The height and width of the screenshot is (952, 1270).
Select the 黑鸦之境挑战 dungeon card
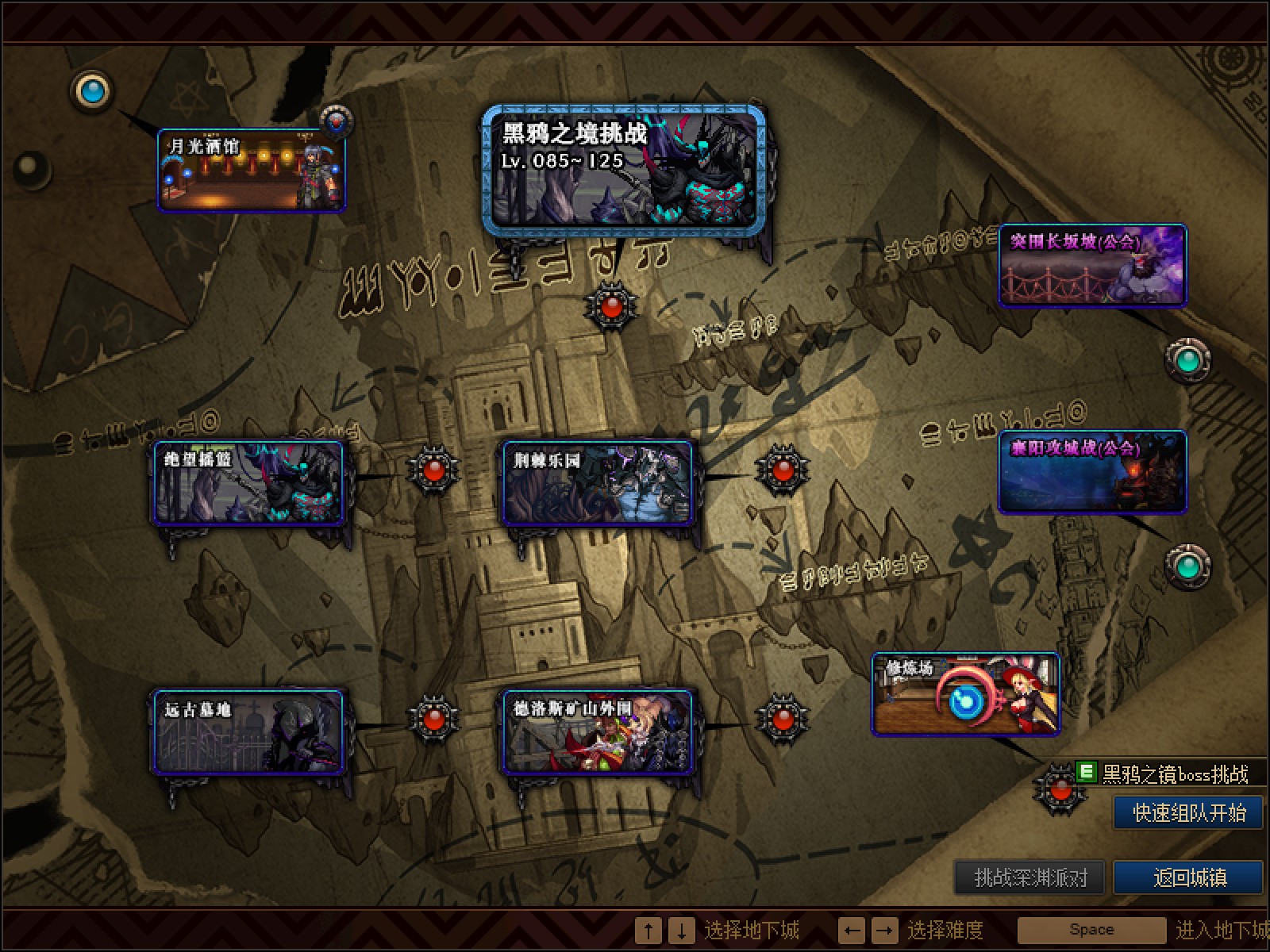click(625, 171)
